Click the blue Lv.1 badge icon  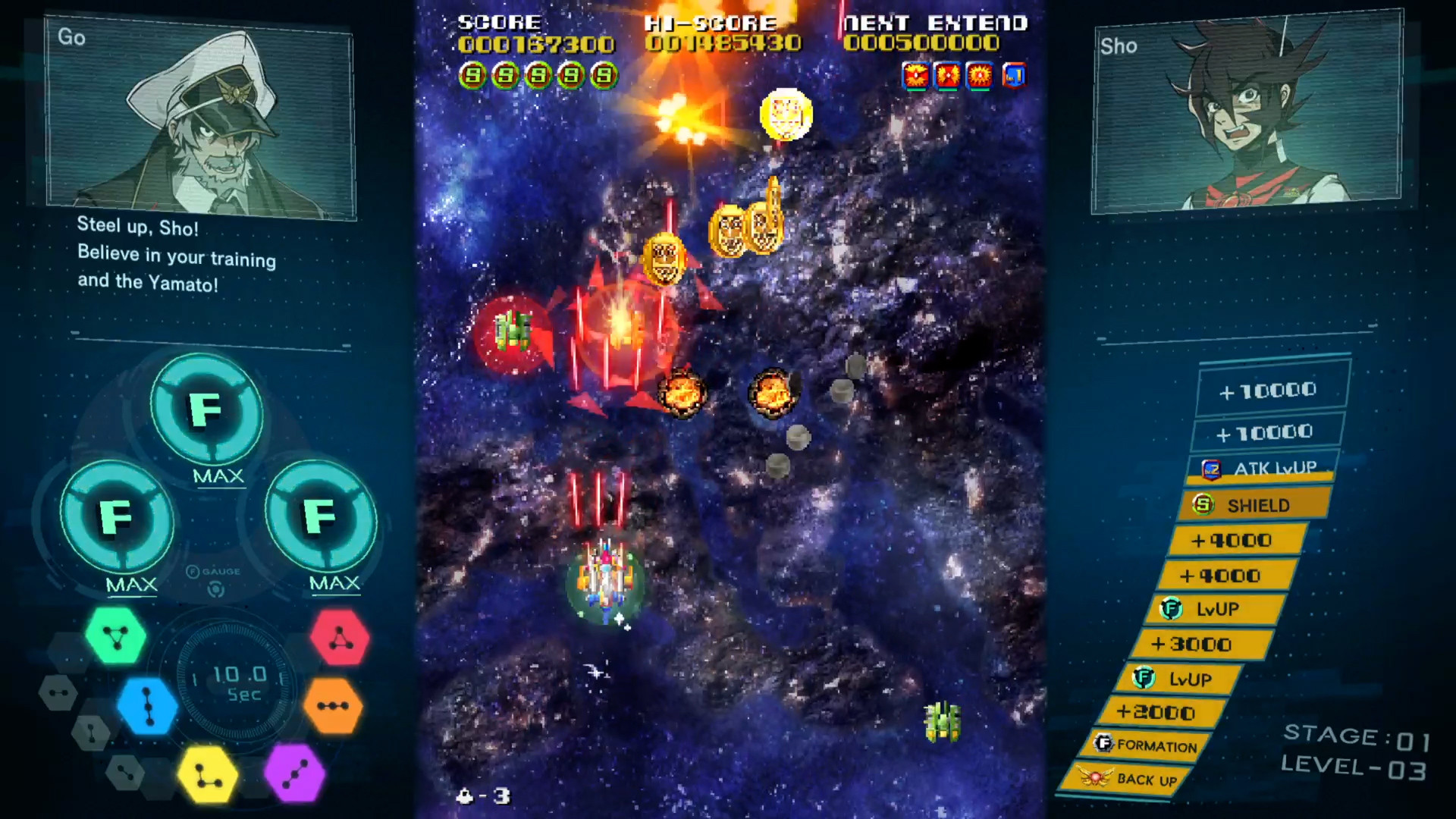pos(1015,75)
